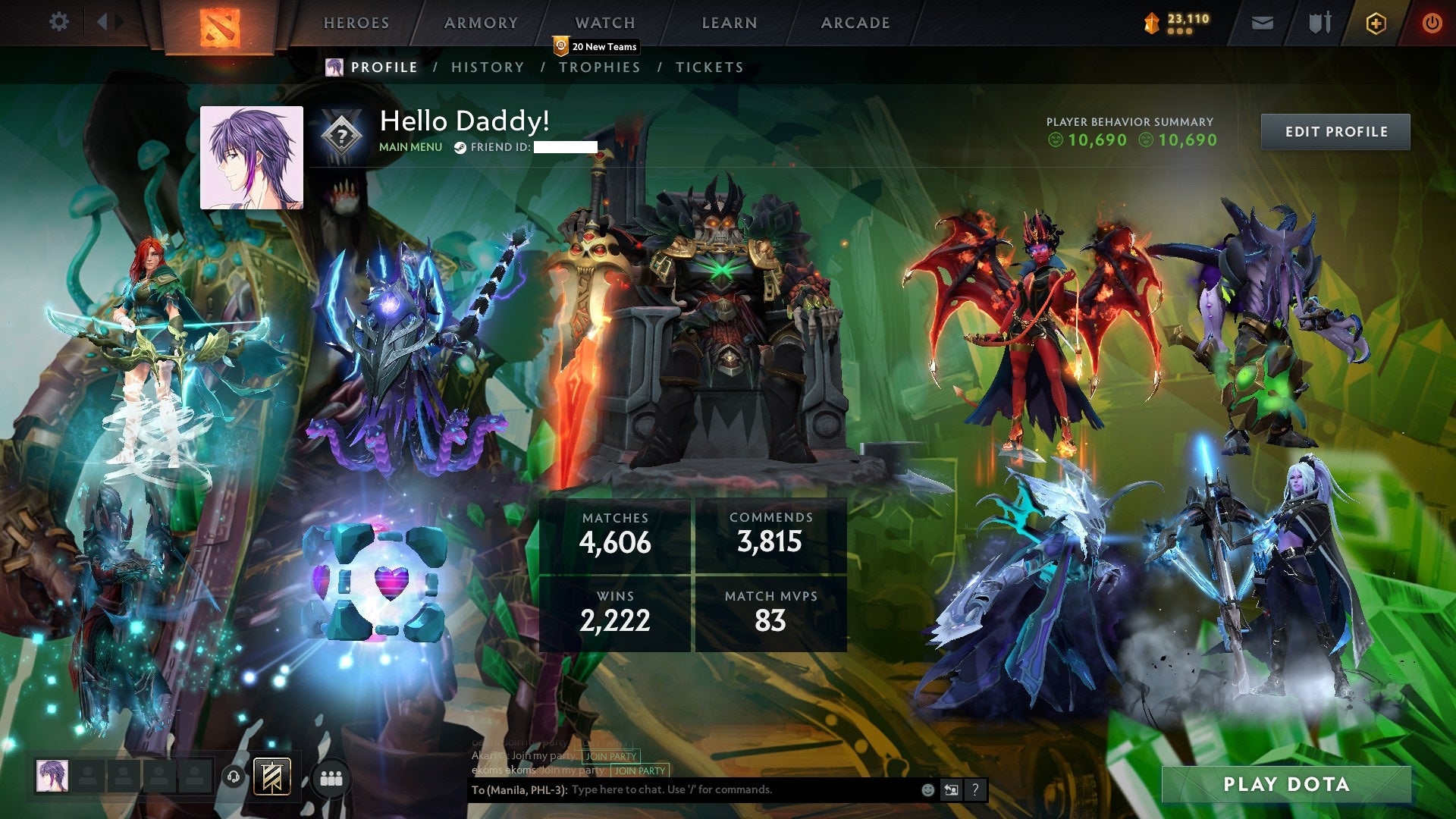
Task: Open the friends list icon
Action: pyautogui.click(x=331, y=777)
